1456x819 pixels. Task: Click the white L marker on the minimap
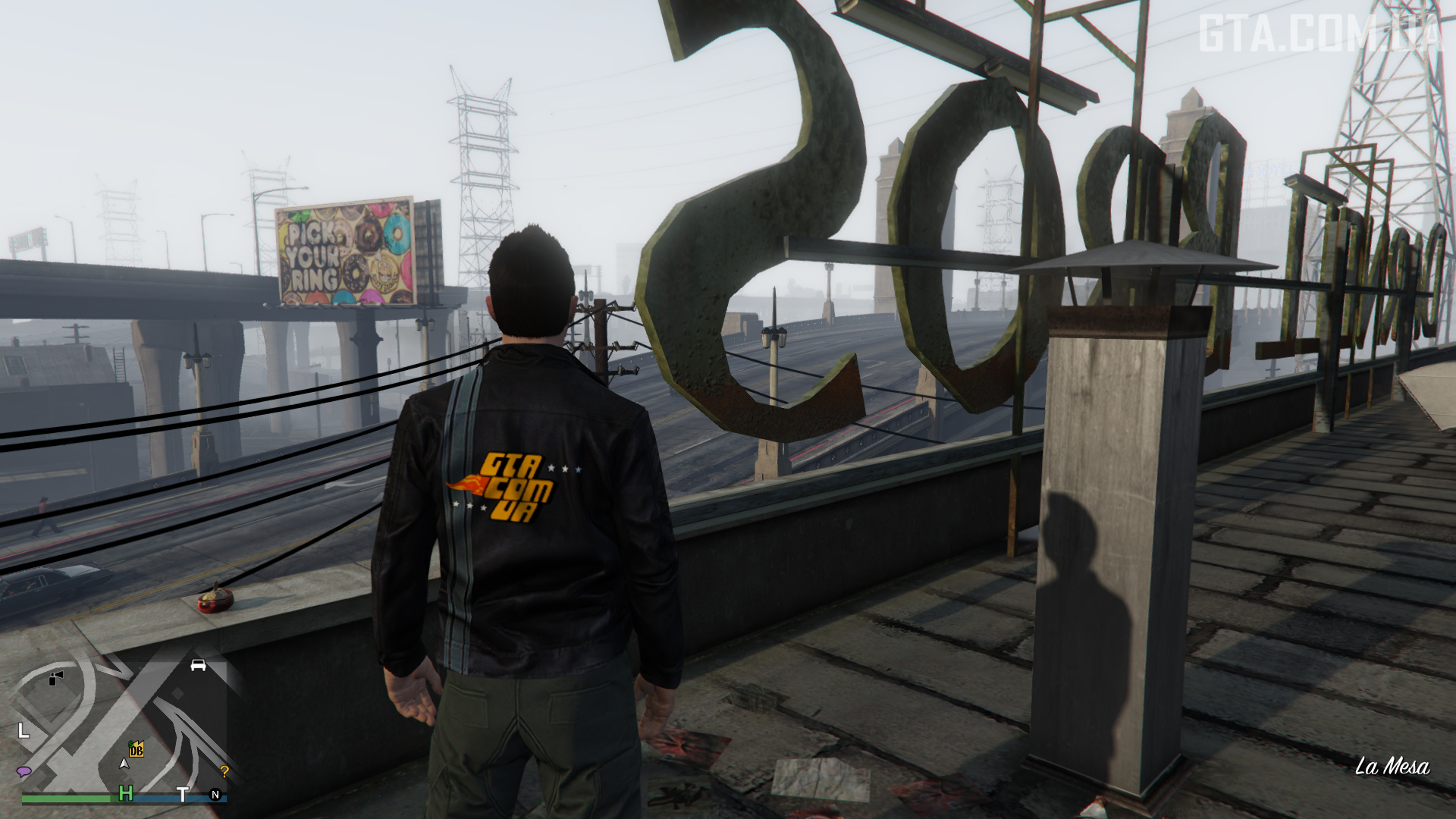coord(24,731)
